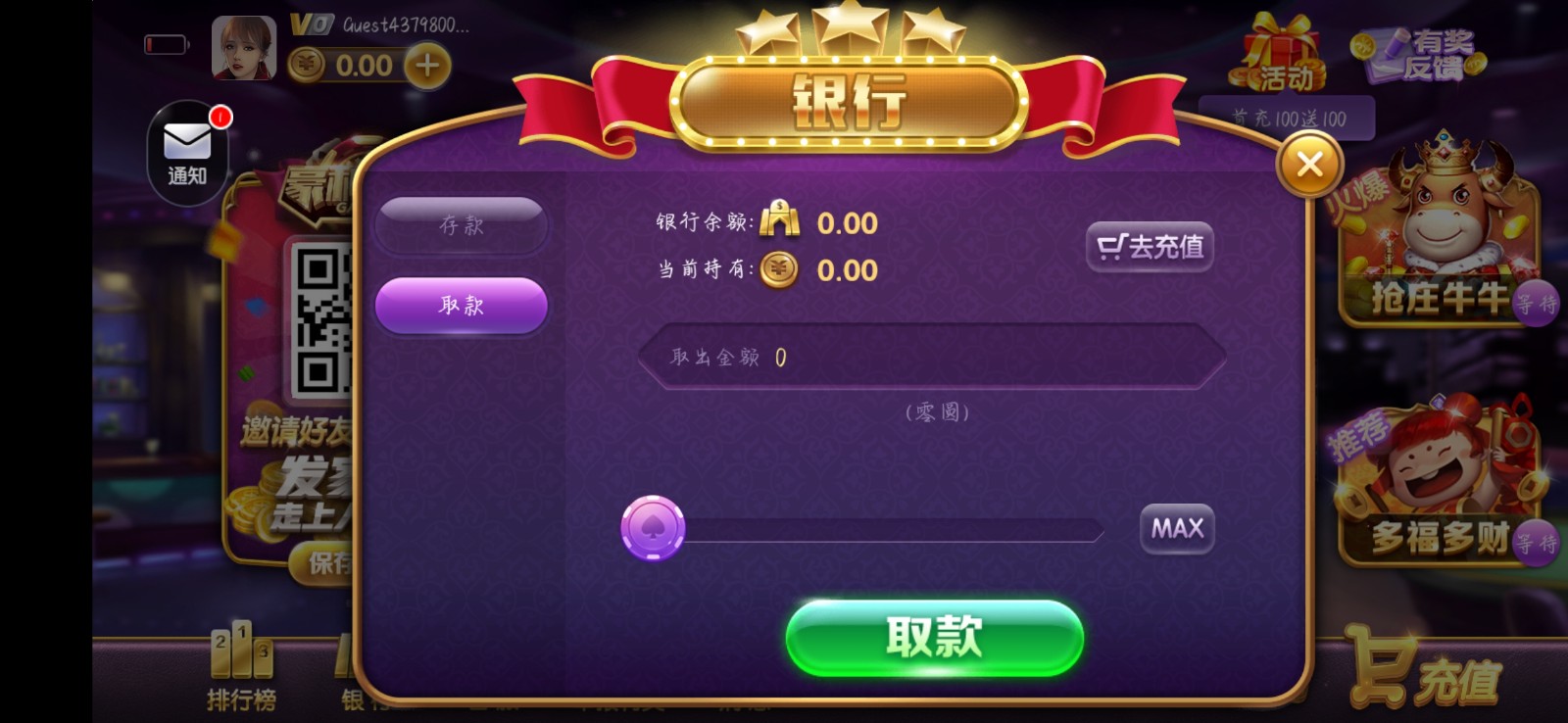Screen dimensions: 1568x723
Task: Tap the 去充值 recharge button
Action: (1151, 246)
